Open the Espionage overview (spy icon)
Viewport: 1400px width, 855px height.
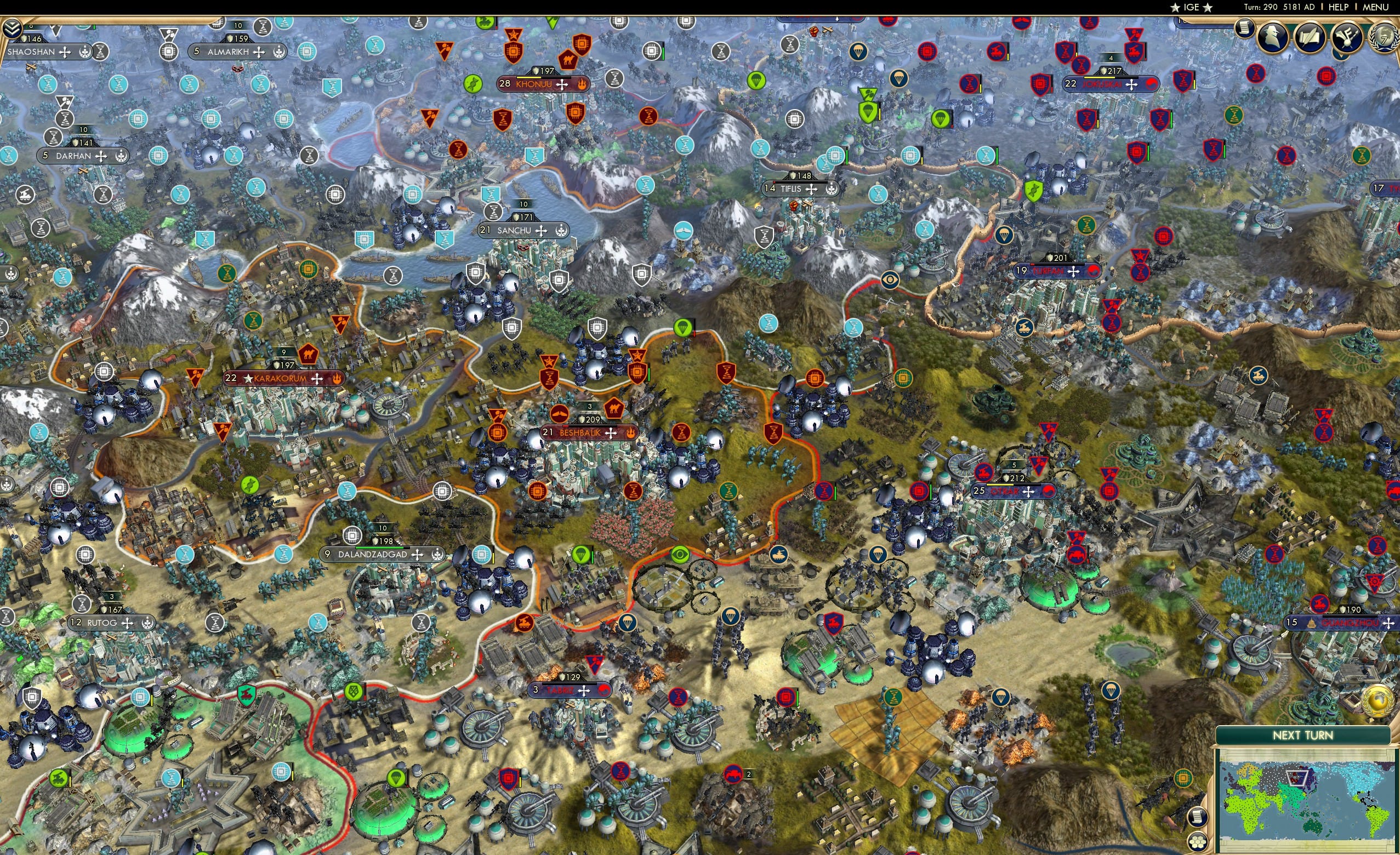pos(1273,37)
